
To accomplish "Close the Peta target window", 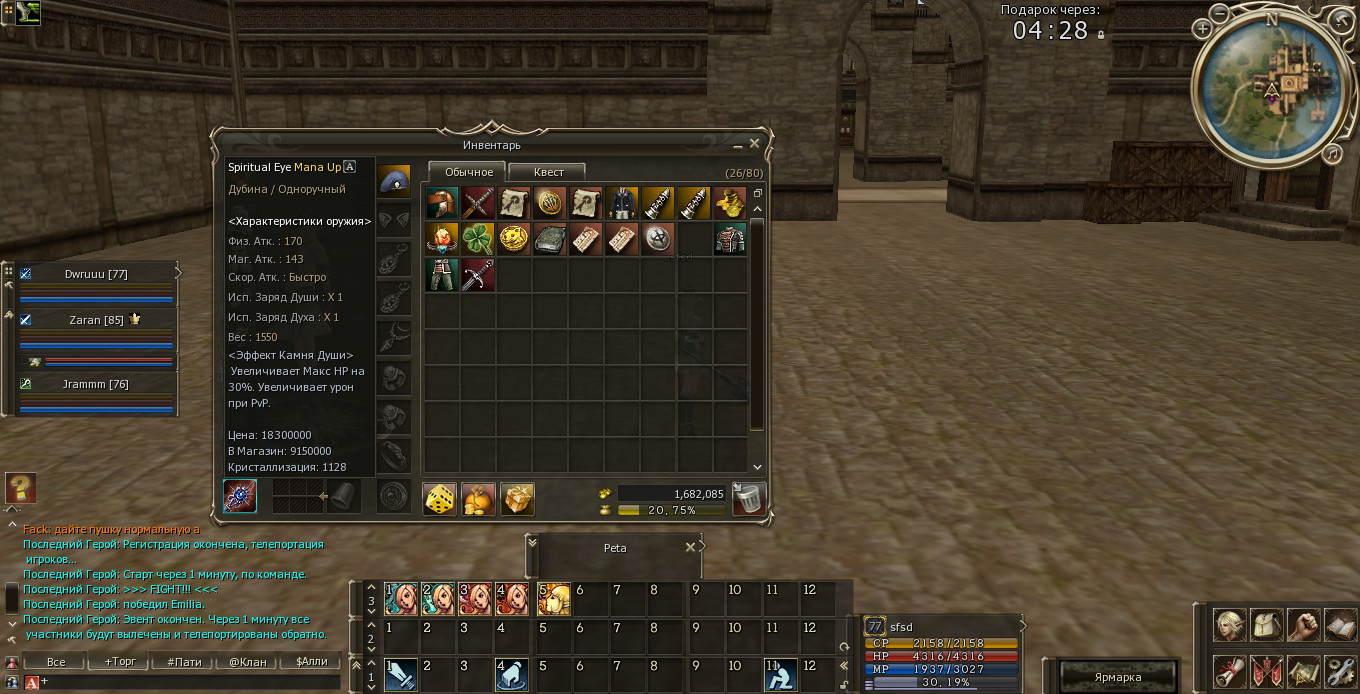I will click(690, 548).
